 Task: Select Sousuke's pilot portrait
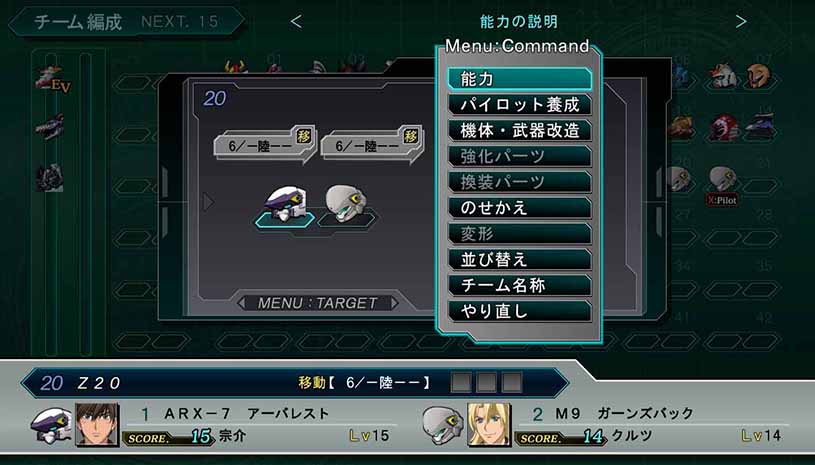pyautogui.click(x=97, y=425)
